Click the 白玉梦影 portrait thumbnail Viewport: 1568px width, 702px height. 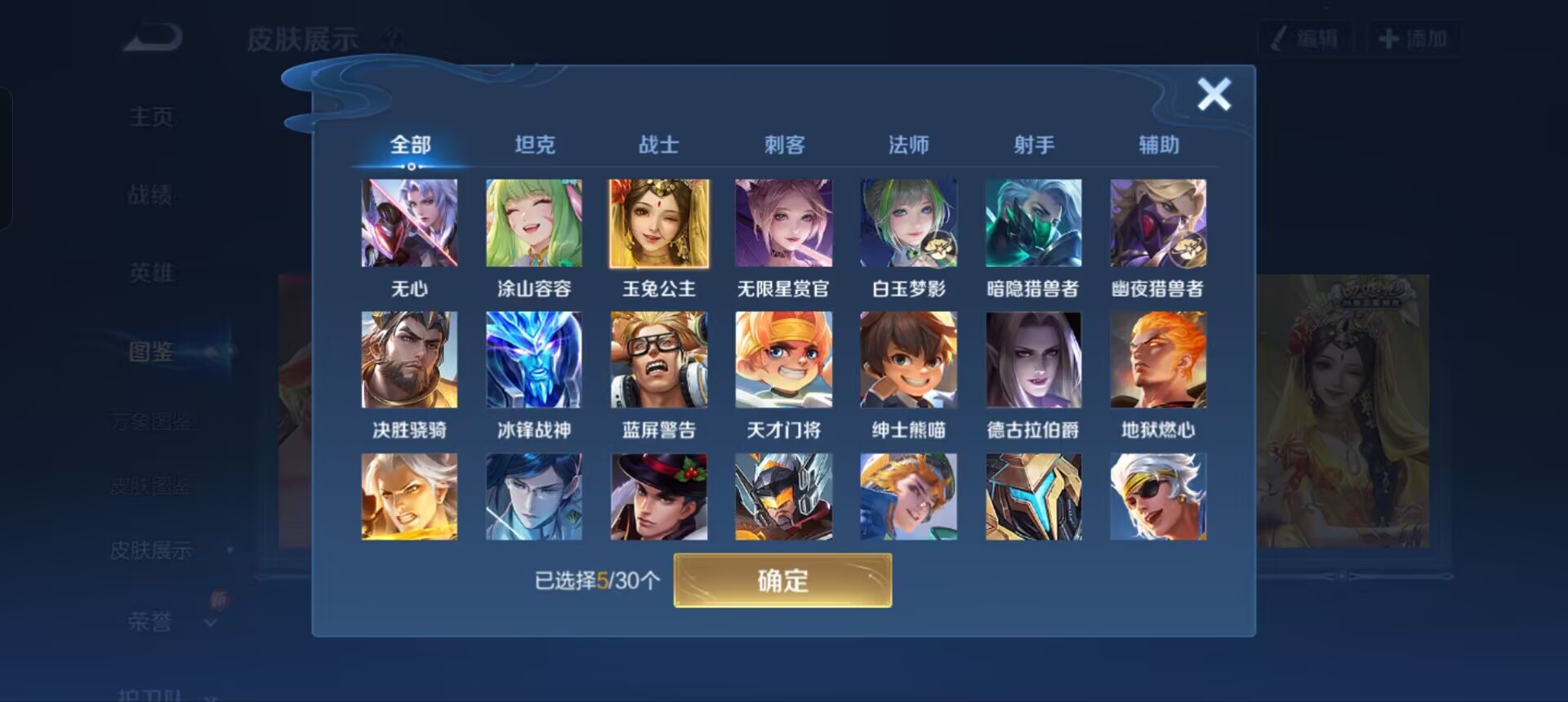pyautogui.click(x=907, y=222)
